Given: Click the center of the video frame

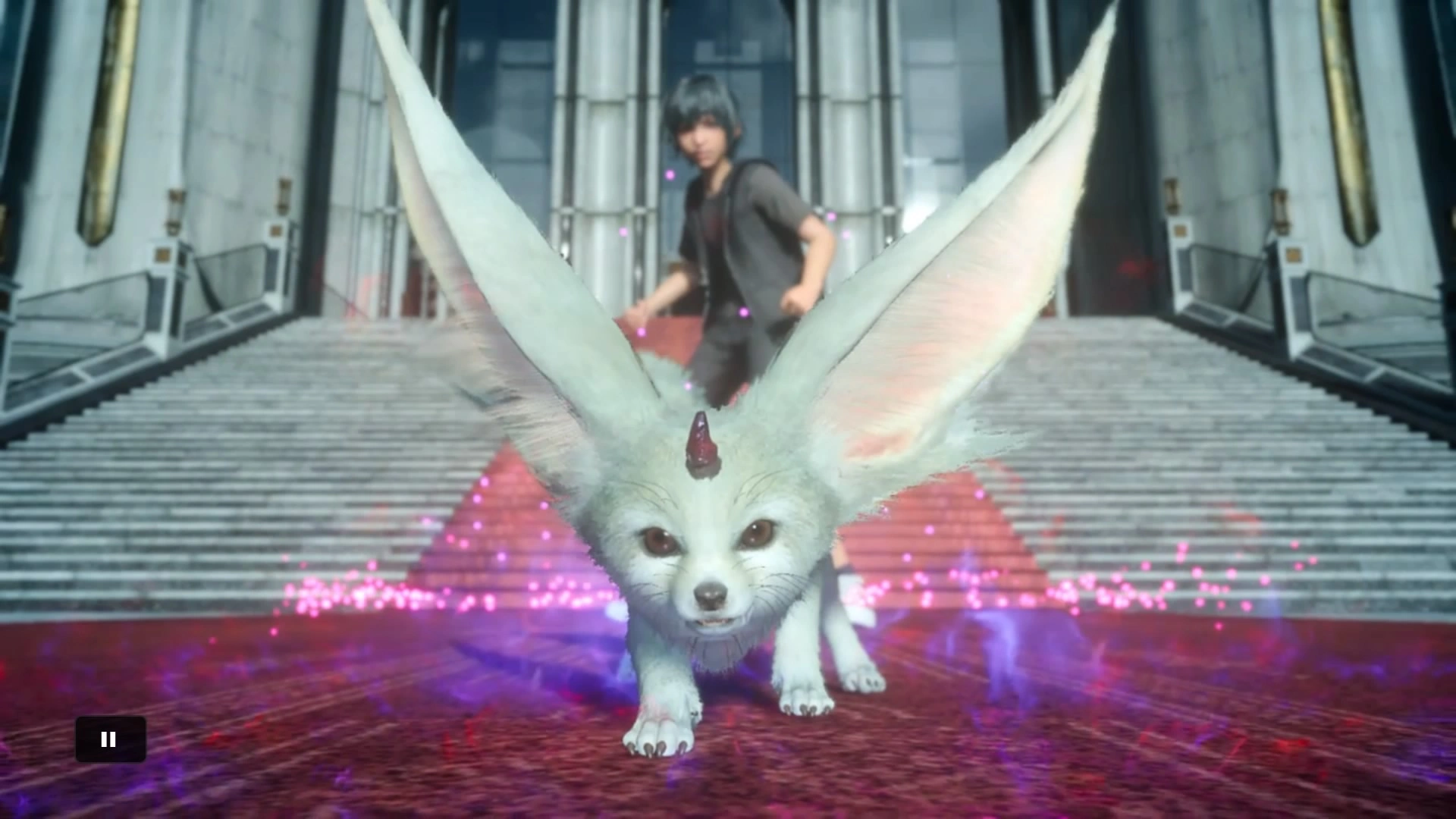Looking at the screenshot, I should click(x=728, y=409).
